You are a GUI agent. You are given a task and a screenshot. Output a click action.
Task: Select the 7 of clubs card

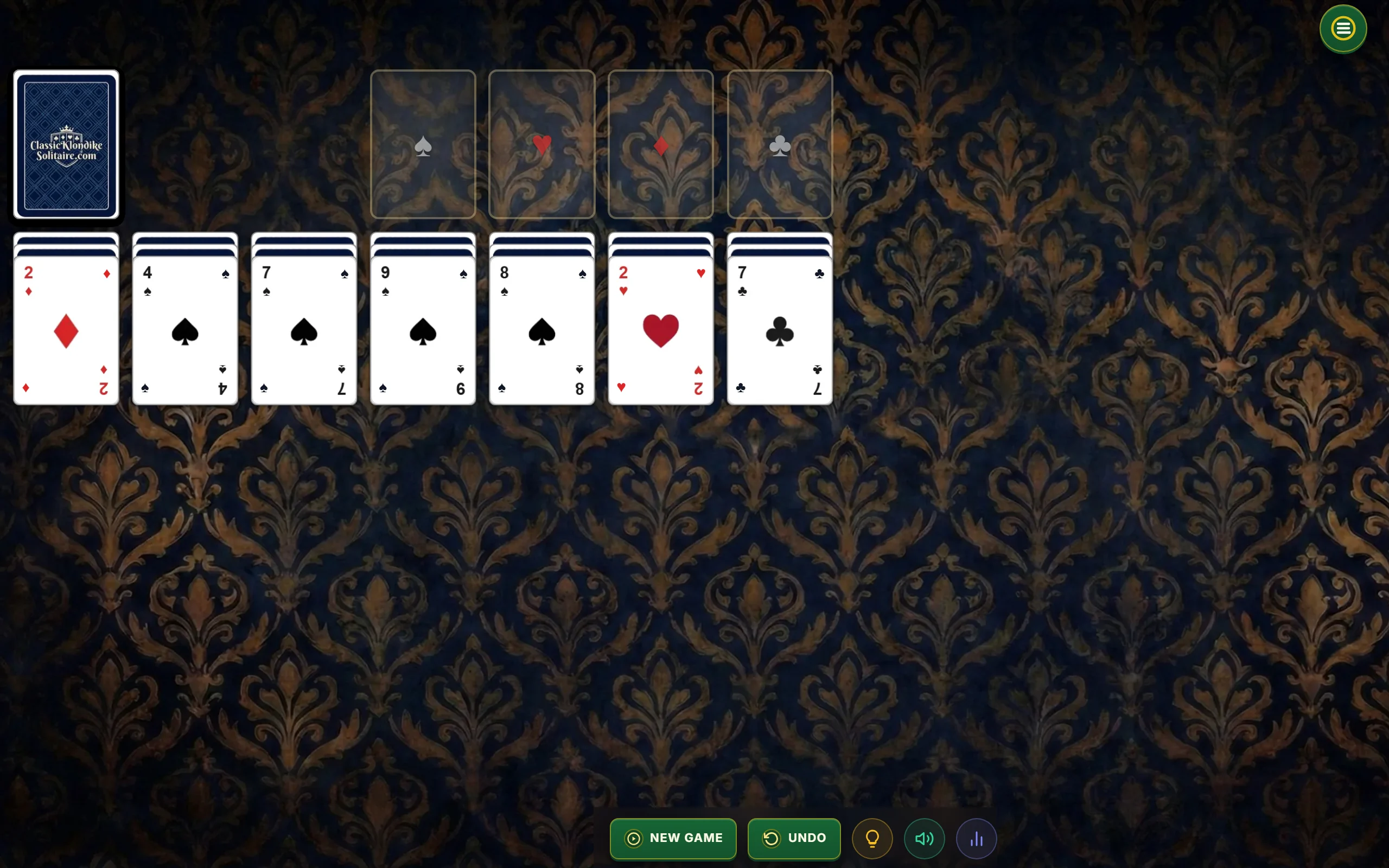pos(780,331)
